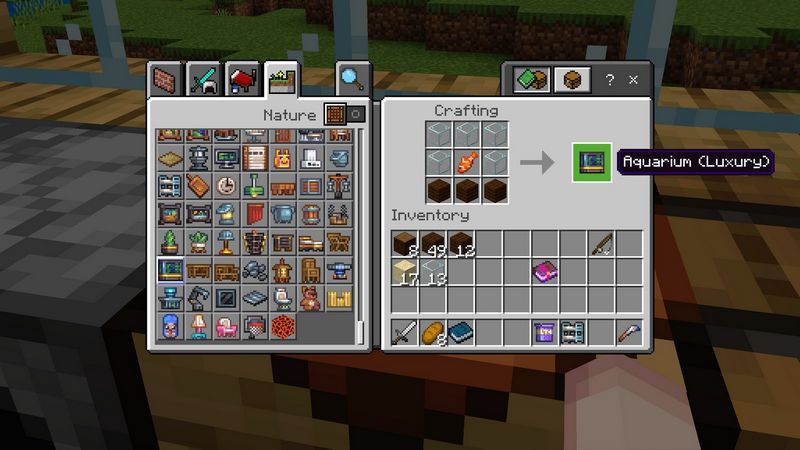Screen dimensions: 800x450
Task: Select the bread stack in the hotbar
Action: pos(433,333)
